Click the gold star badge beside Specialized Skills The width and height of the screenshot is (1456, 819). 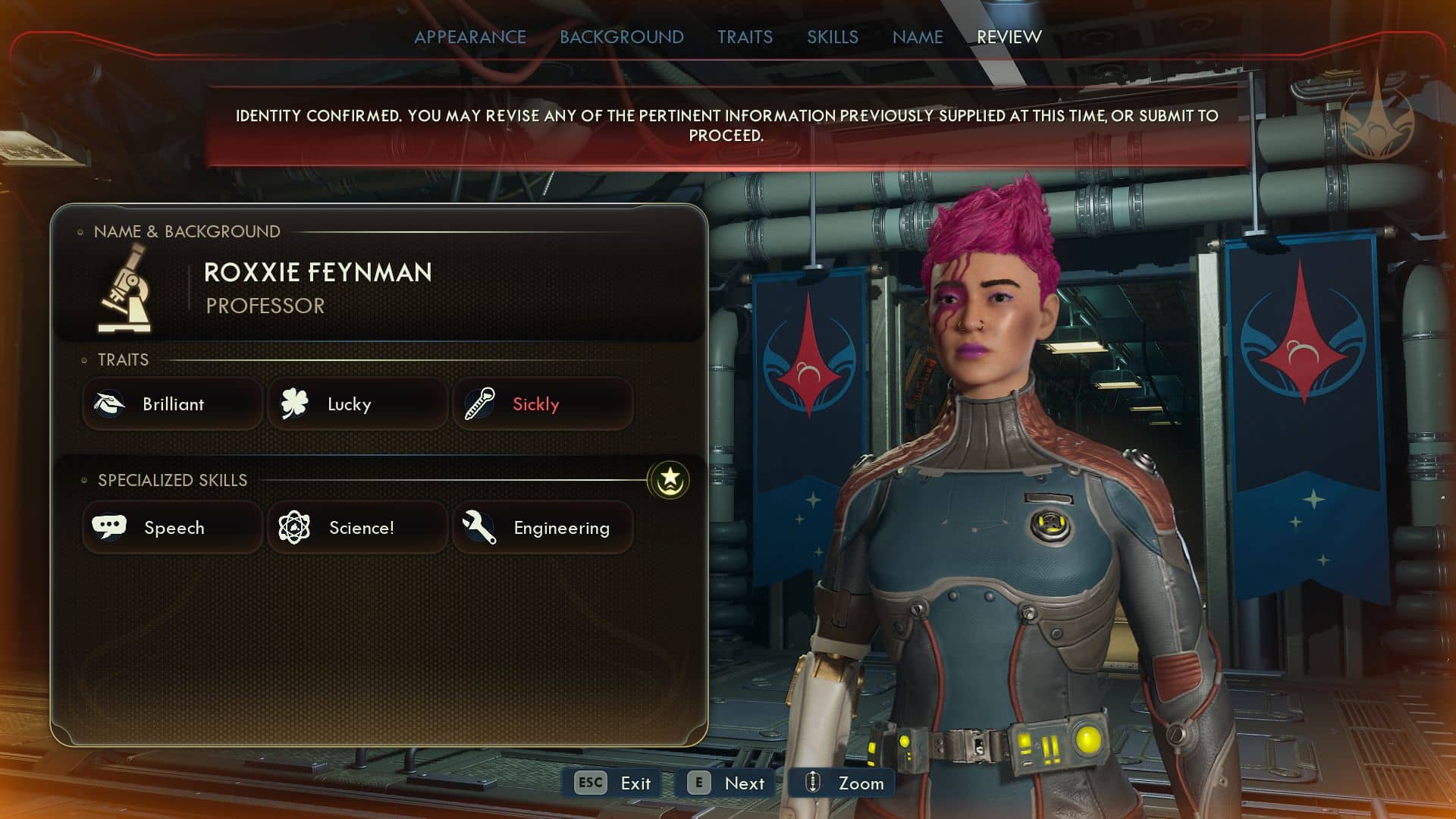669,480
